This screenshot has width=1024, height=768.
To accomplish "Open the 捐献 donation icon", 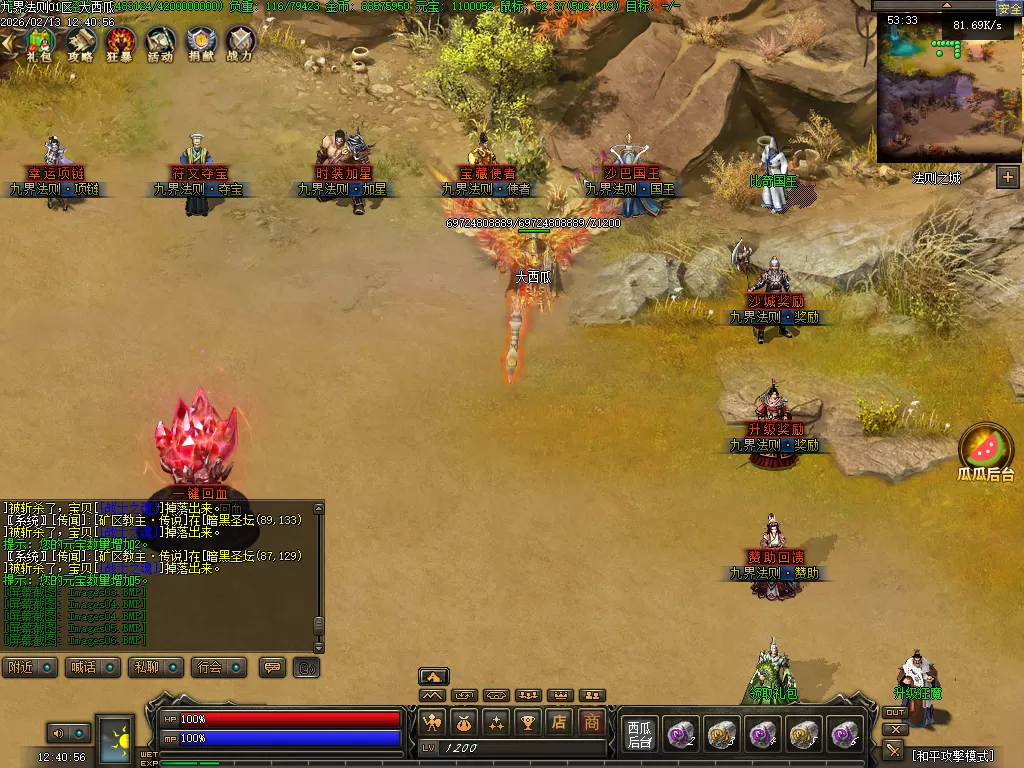I will 200,43.
